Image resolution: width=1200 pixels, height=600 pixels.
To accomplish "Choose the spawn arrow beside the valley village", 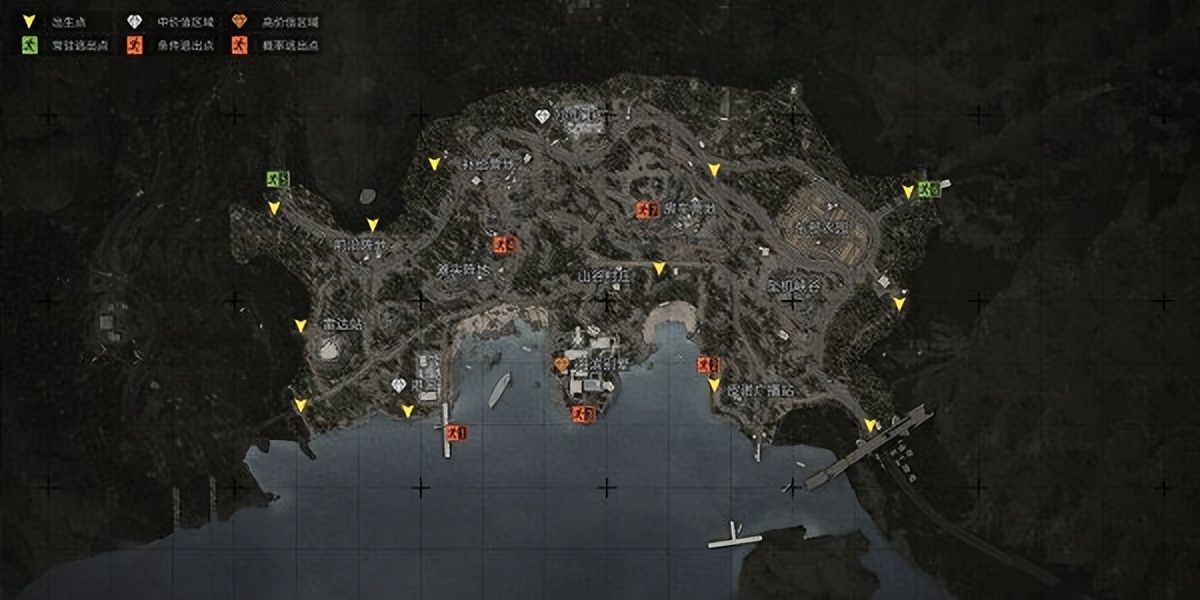I will point(658,268).
